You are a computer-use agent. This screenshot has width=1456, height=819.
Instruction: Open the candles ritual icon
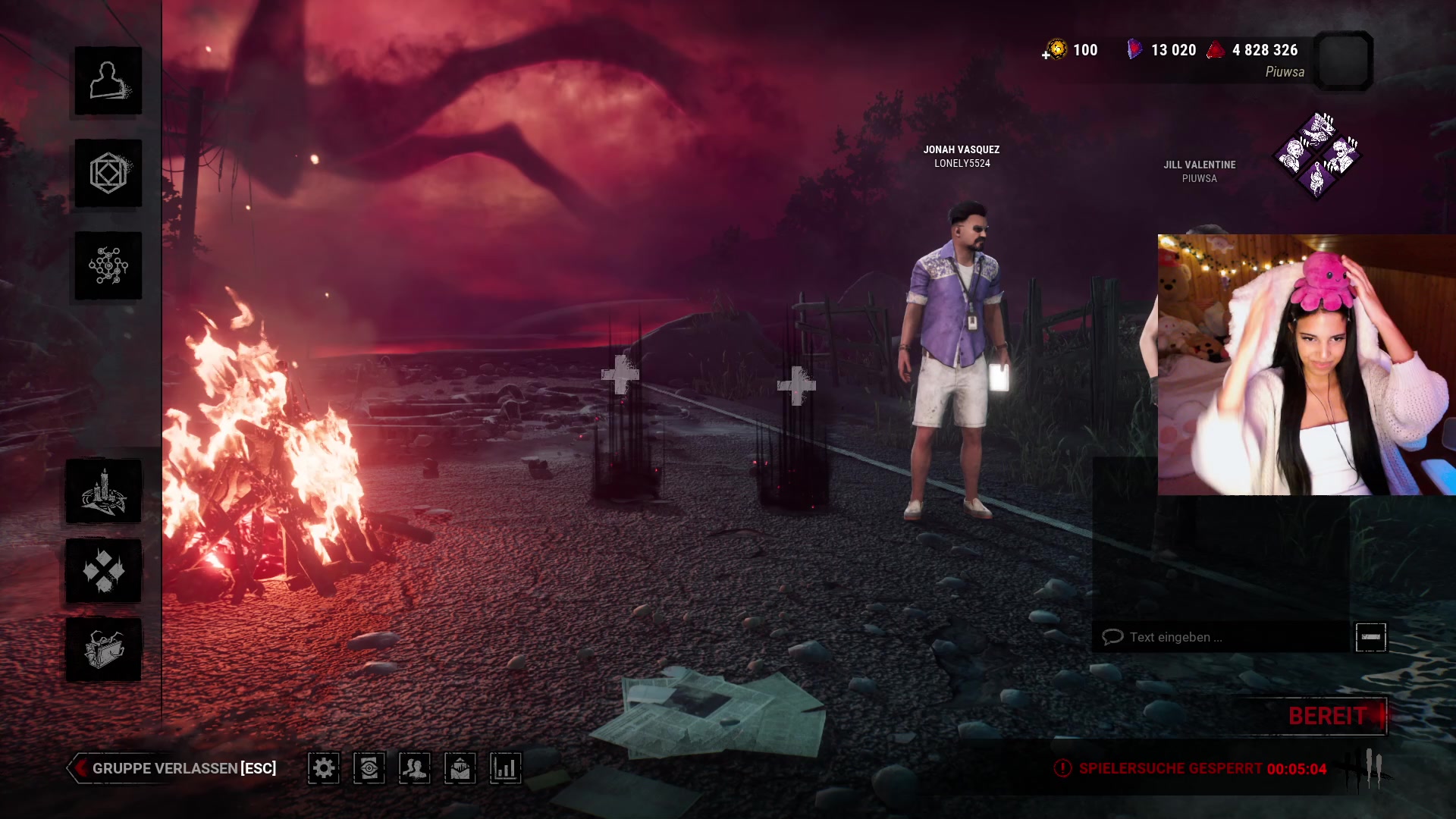[x=104, y=491]
